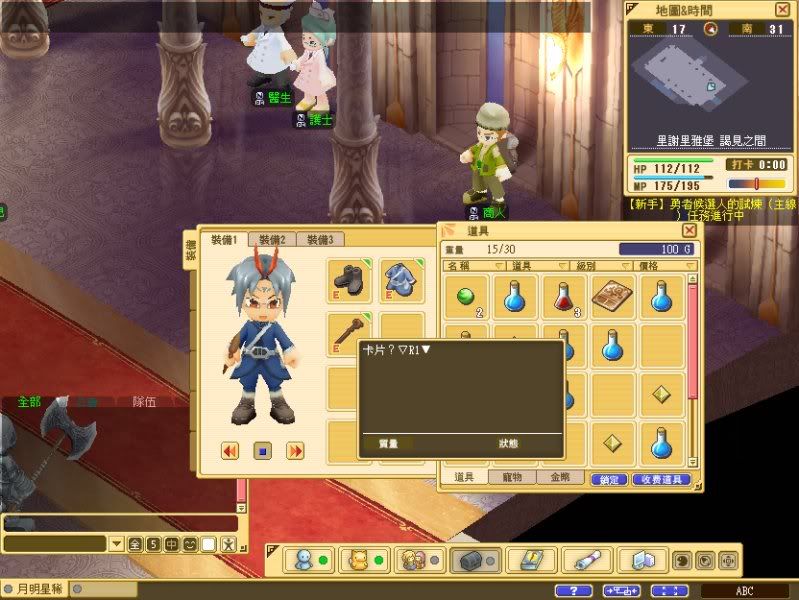Select the equipped wooden staff slot
Screen dimensions: 799x600
351,333
